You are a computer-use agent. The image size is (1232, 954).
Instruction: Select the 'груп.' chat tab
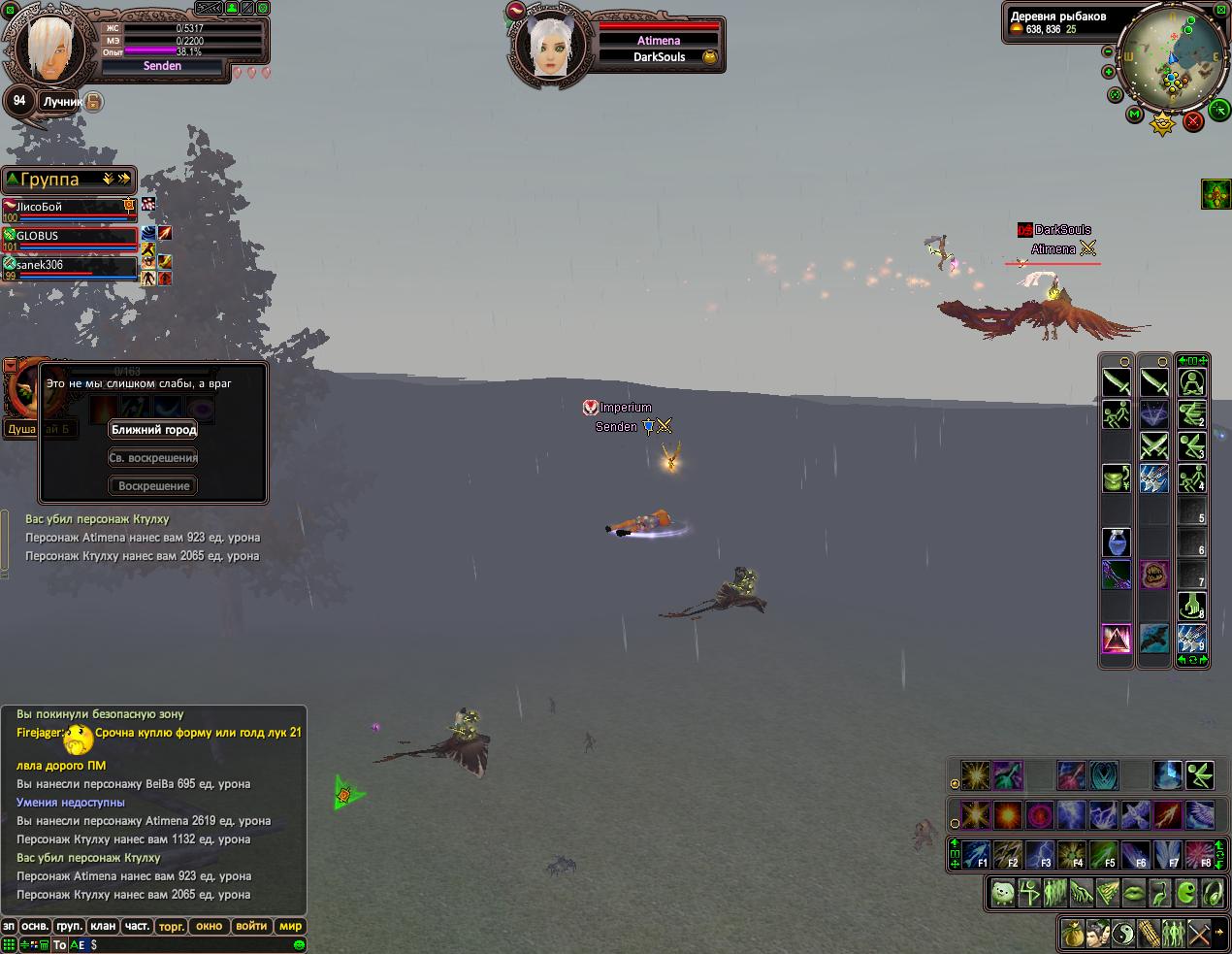[x=69, y=926]
